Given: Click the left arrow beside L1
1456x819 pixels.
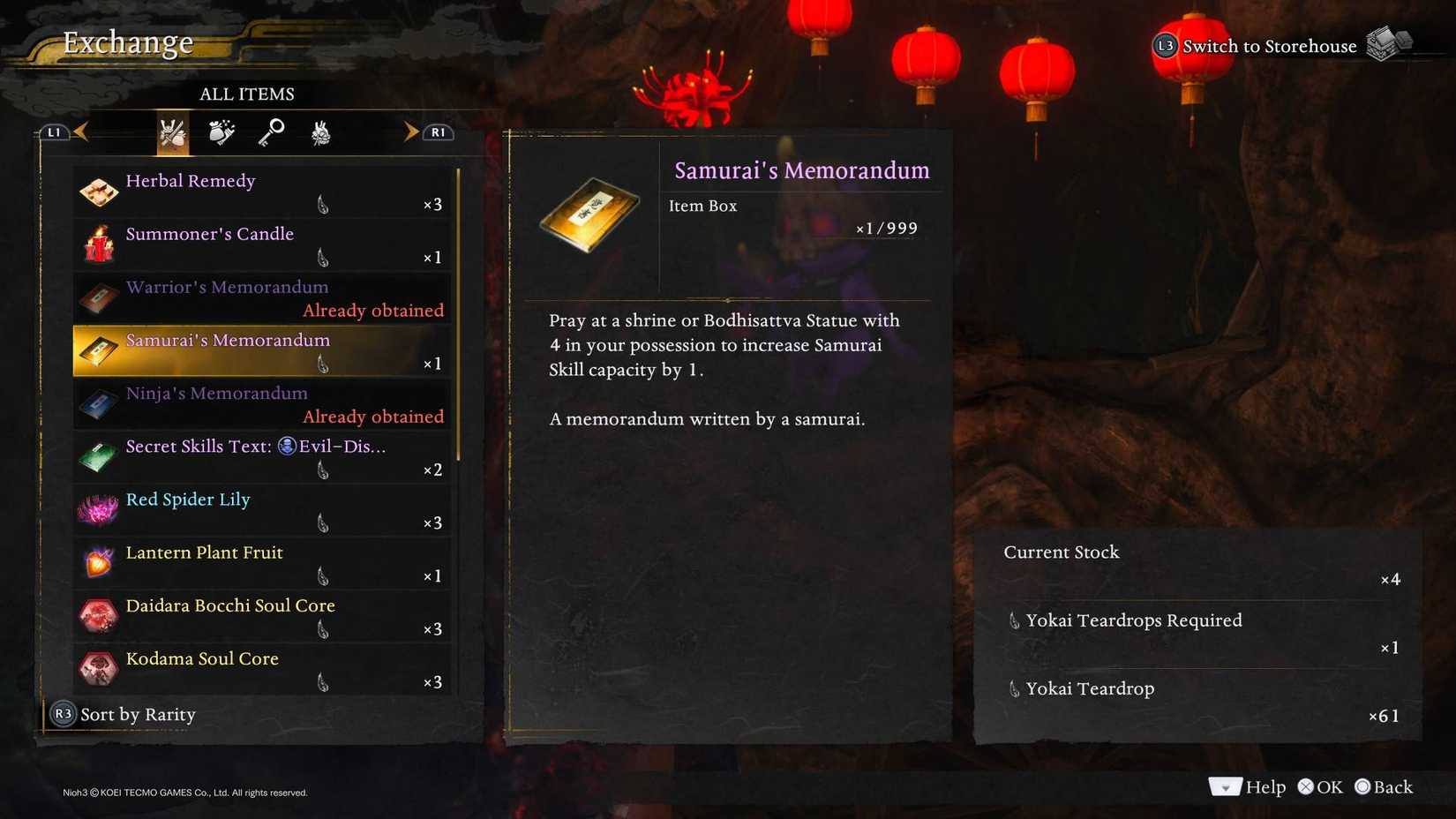Looking at the screenshot, I should click(80, 131).
